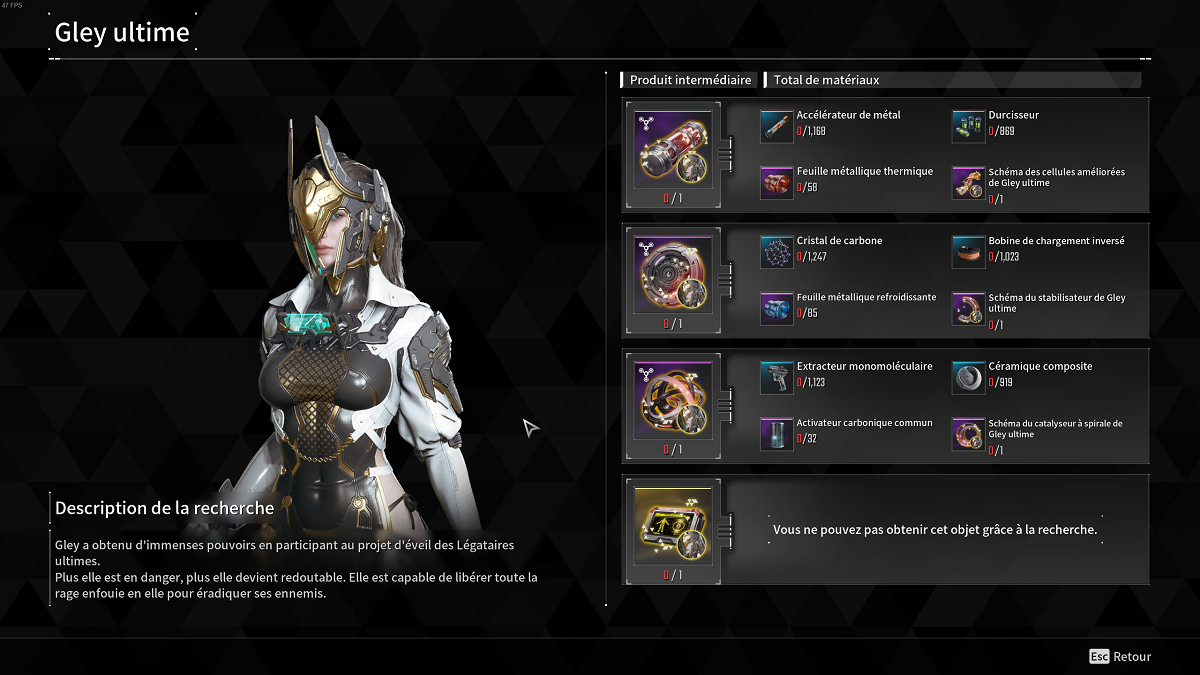Select the golden code component tile
The width and height of the screenshot is (1200, 675).
[673, 525]
